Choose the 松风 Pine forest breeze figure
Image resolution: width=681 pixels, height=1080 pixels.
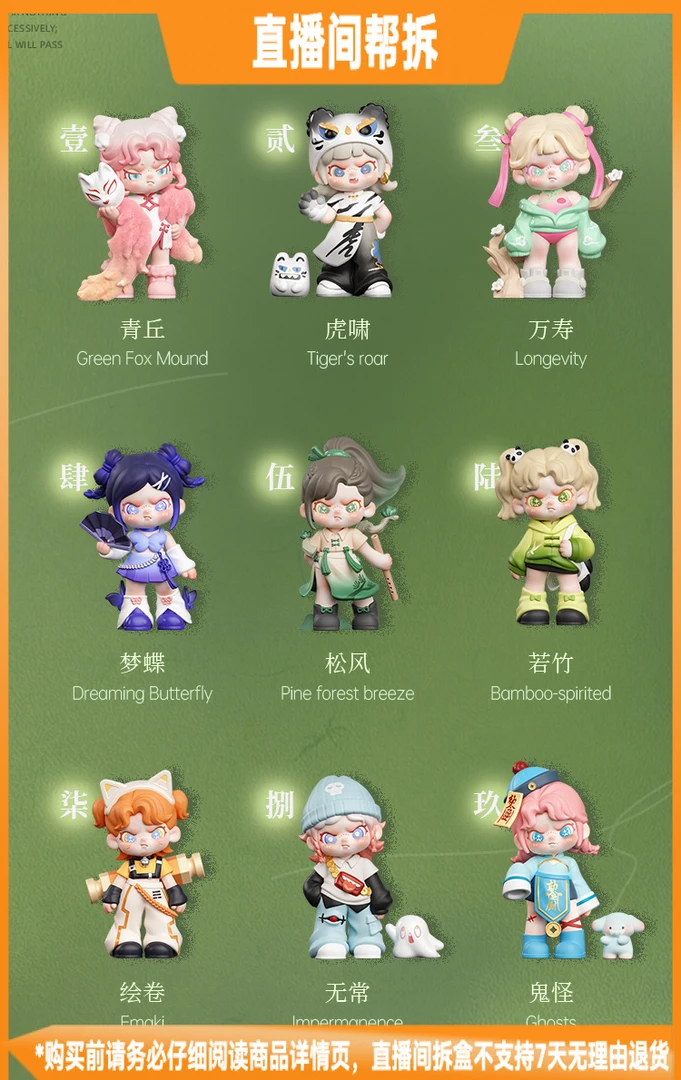pyautogui.click(x=346, y=537)
